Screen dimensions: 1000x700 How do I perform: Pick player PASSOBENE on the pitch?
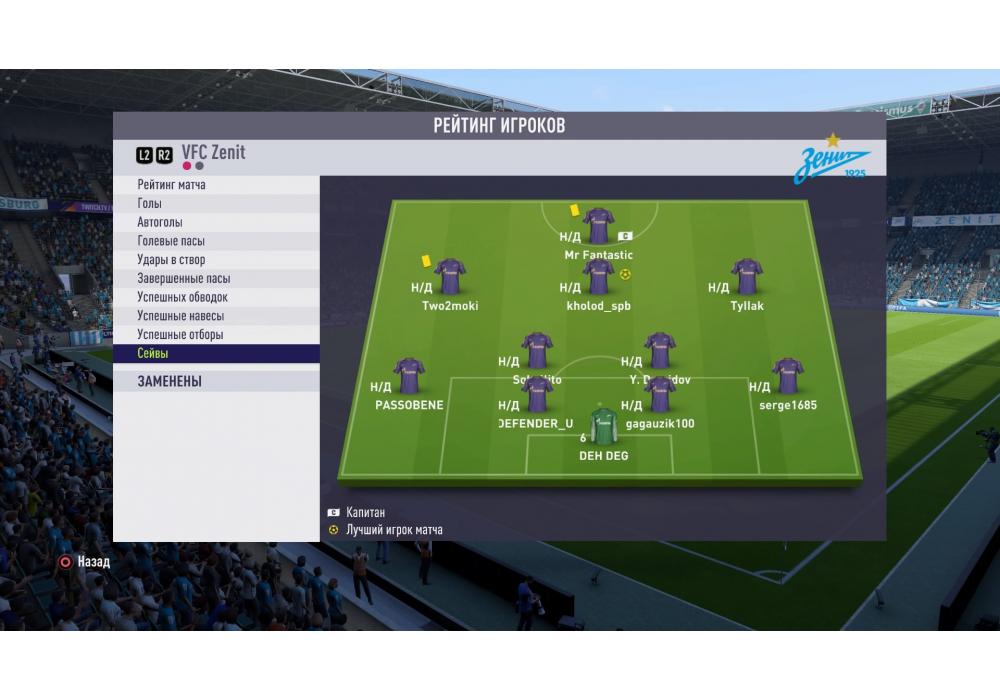tap(409, 376)
